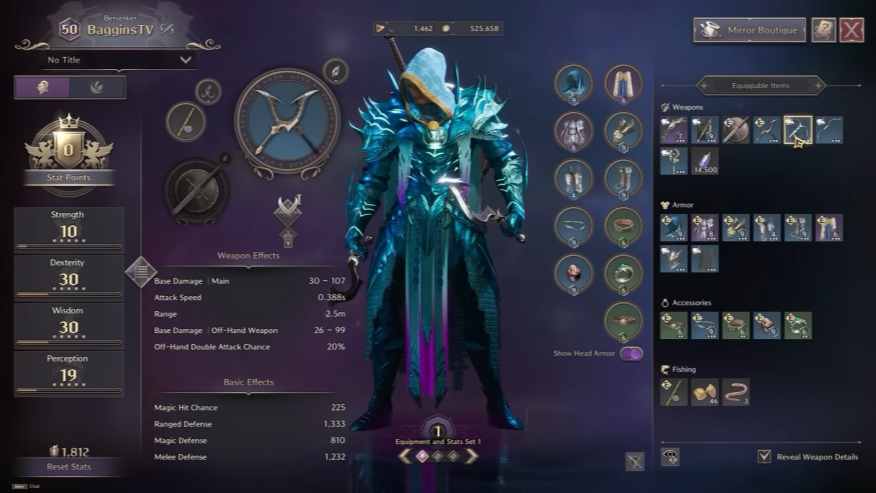Open the No Title dropdown
The height and width of the screenshot is (493, 876).
tap(118, 60)
